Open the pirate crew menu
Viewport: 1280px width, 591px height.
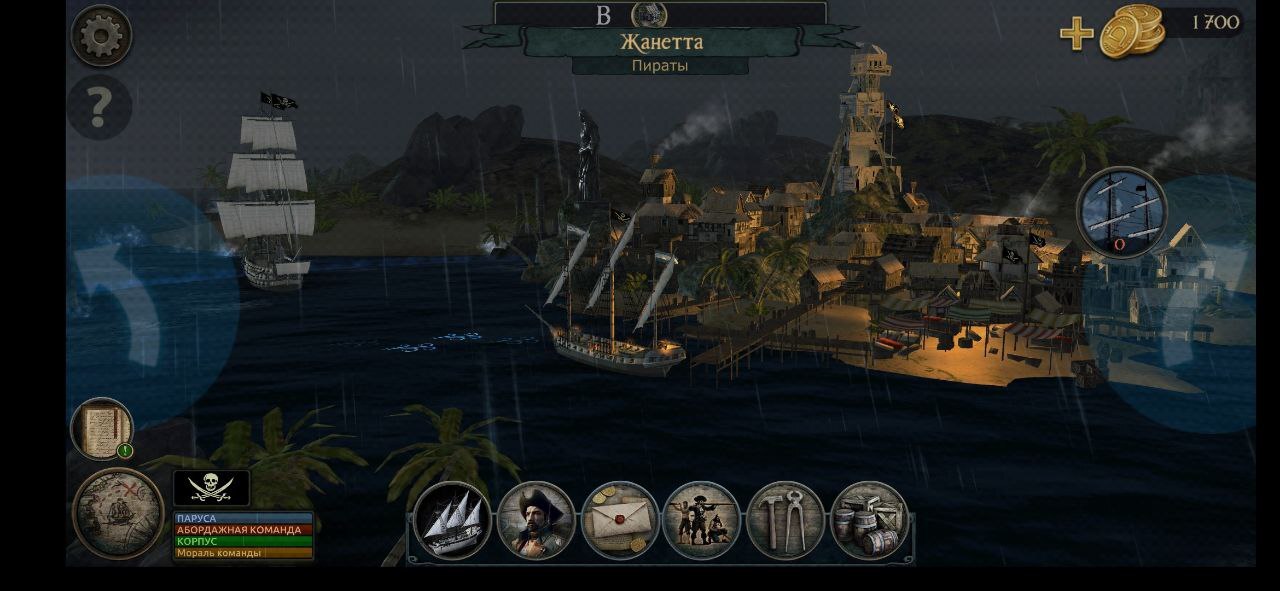point(702,520)
